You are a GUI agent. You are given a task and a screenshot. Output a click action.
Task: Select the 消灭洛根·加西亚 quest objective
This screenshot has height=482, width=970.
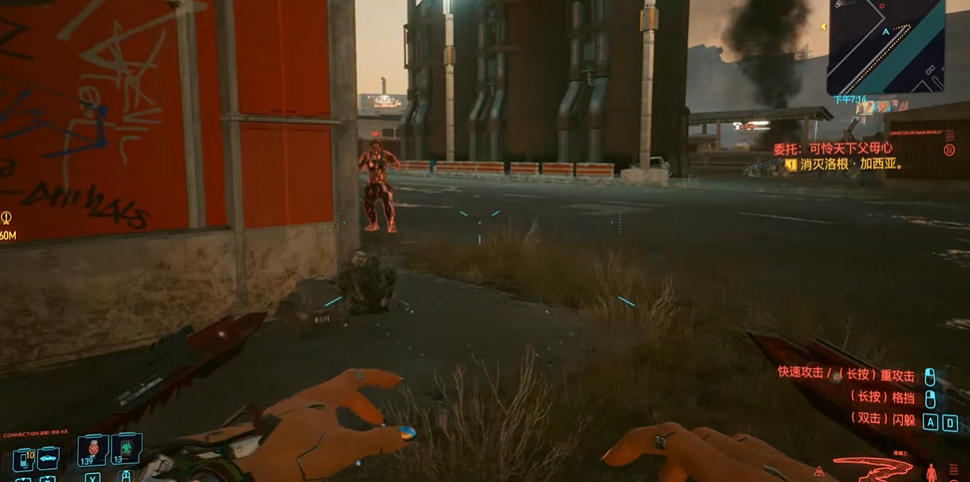tap(845, 164)
